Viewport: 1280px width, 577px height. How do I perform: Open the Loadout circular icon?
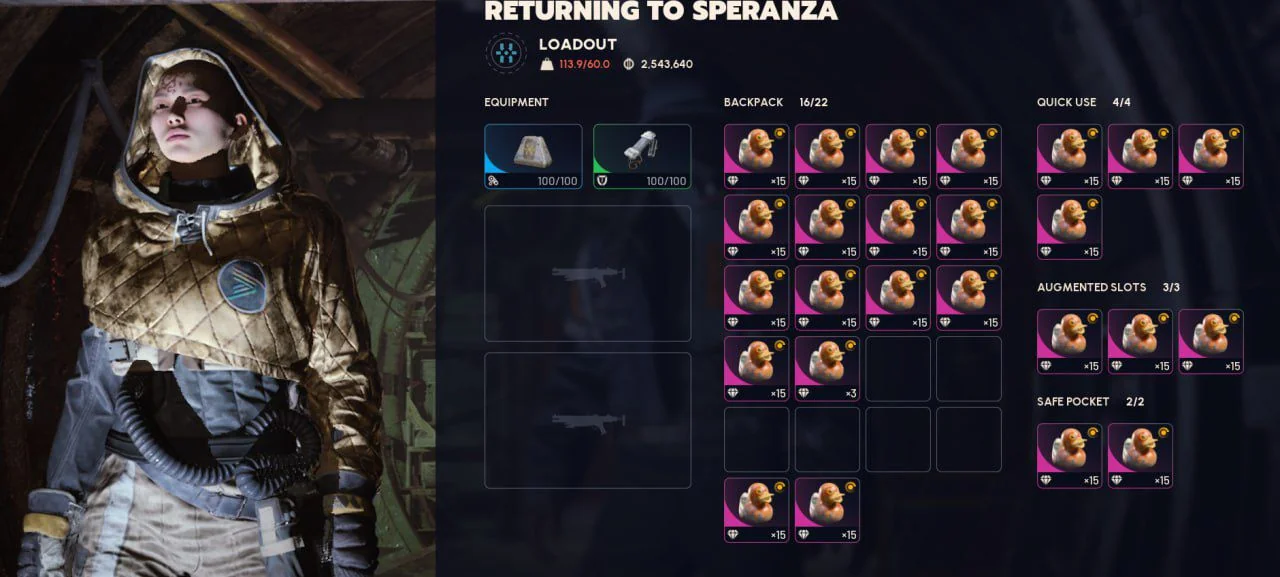(506, 53)
